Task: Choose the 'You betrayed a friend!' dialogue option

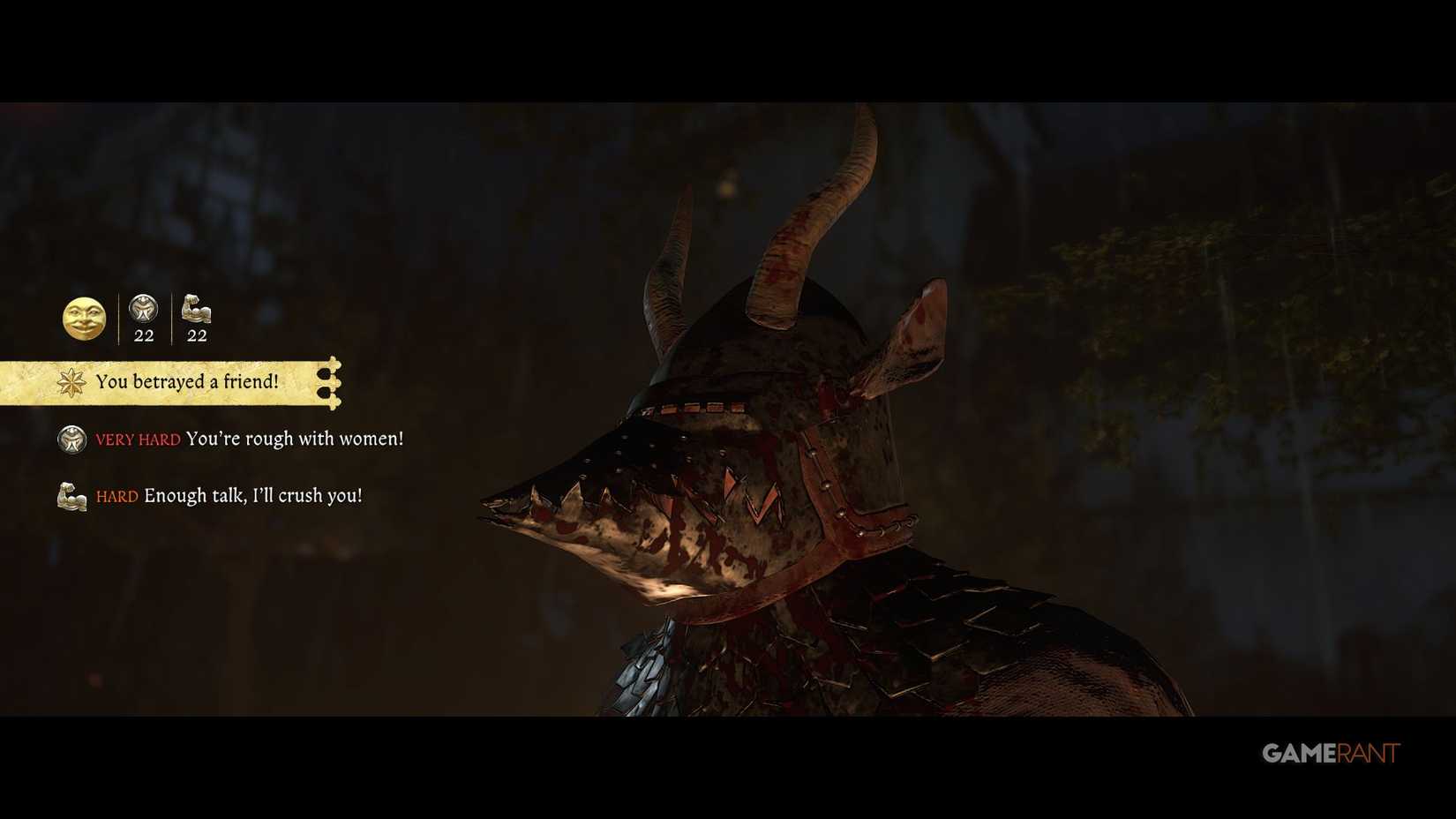Action: point(187,381)
